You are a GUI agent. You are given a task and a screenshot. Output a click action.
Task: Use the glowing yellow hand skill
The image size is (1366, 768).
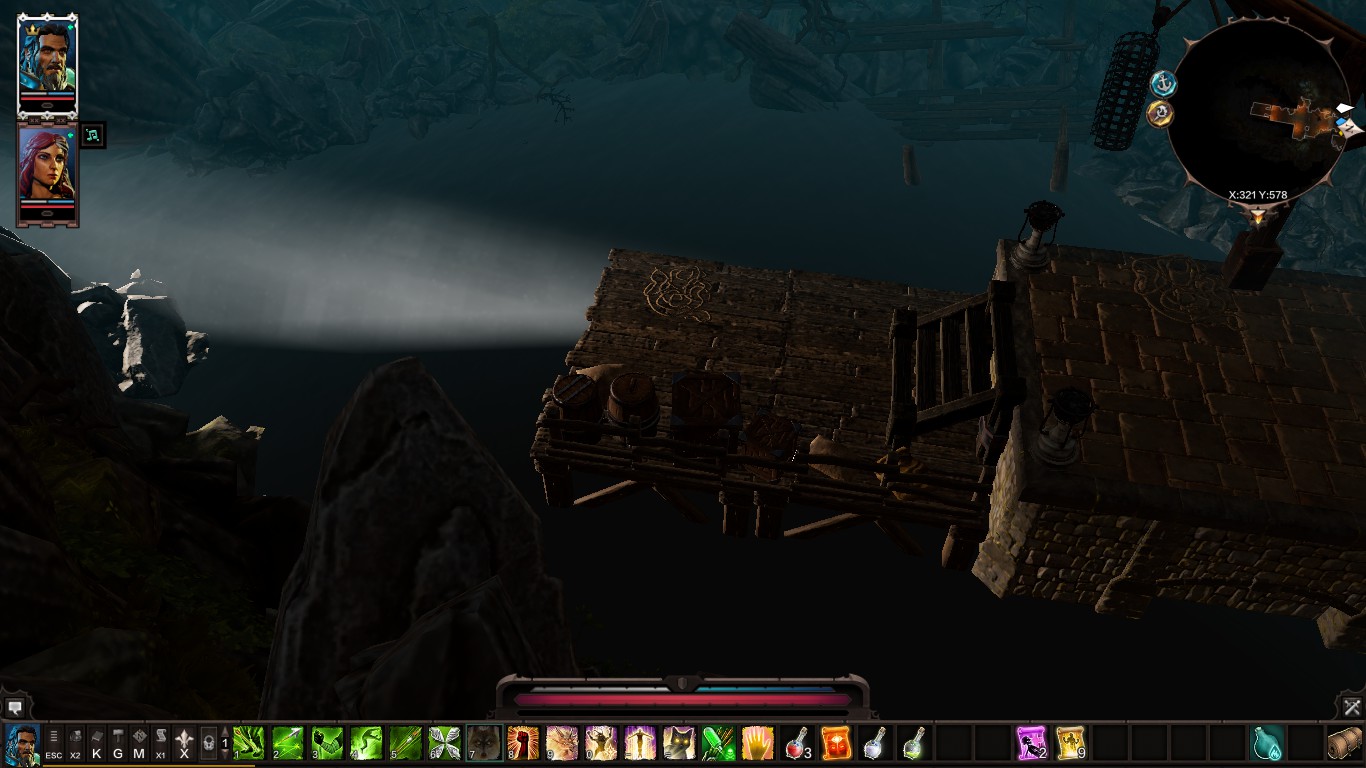point(757,743)
